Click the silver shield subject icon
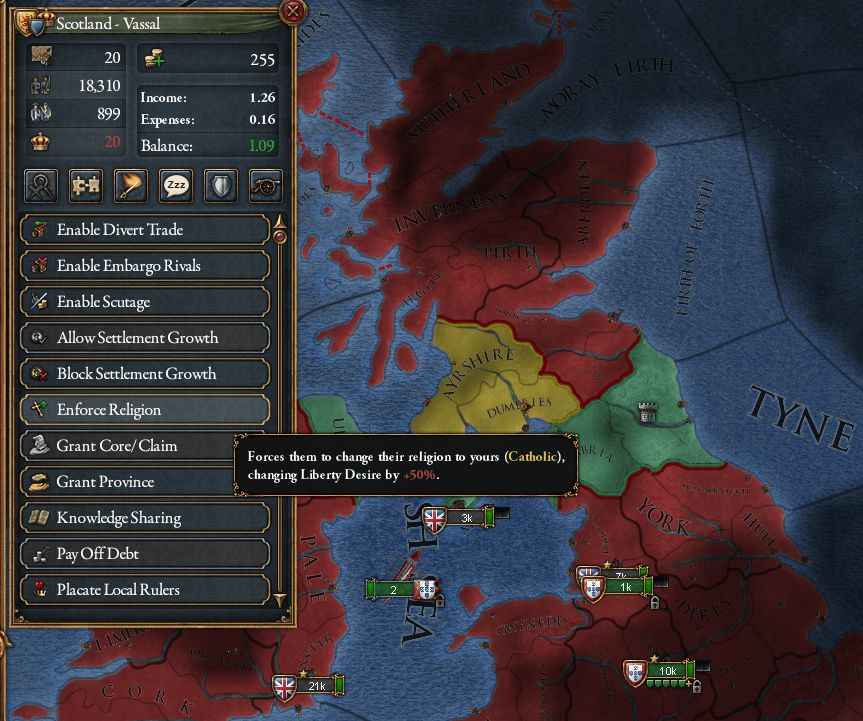 [x=221, y=185]
